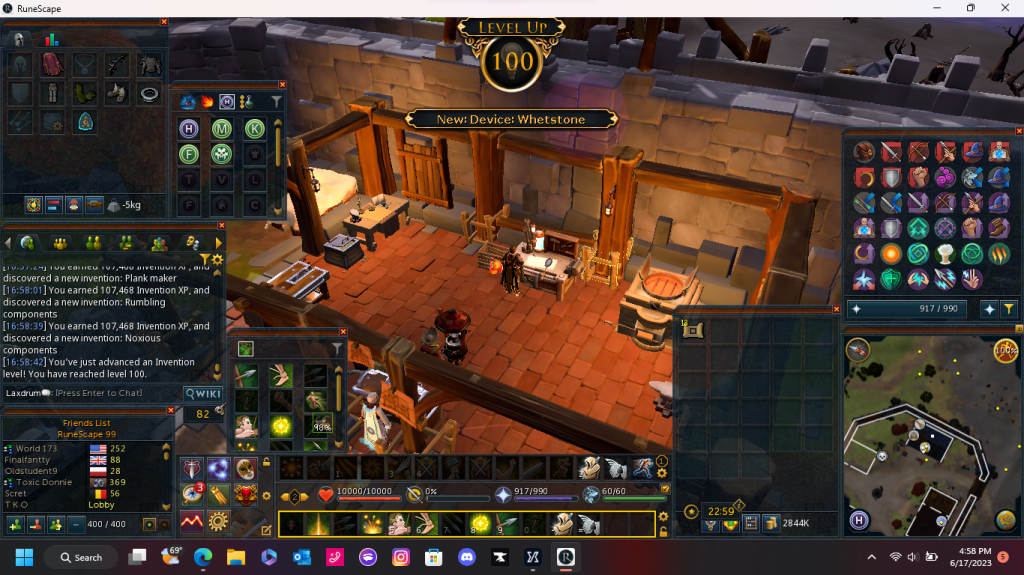Close the backpack panel
Image resolution: width=1024 pixels, height=575 pixels.
pos(837,310)
